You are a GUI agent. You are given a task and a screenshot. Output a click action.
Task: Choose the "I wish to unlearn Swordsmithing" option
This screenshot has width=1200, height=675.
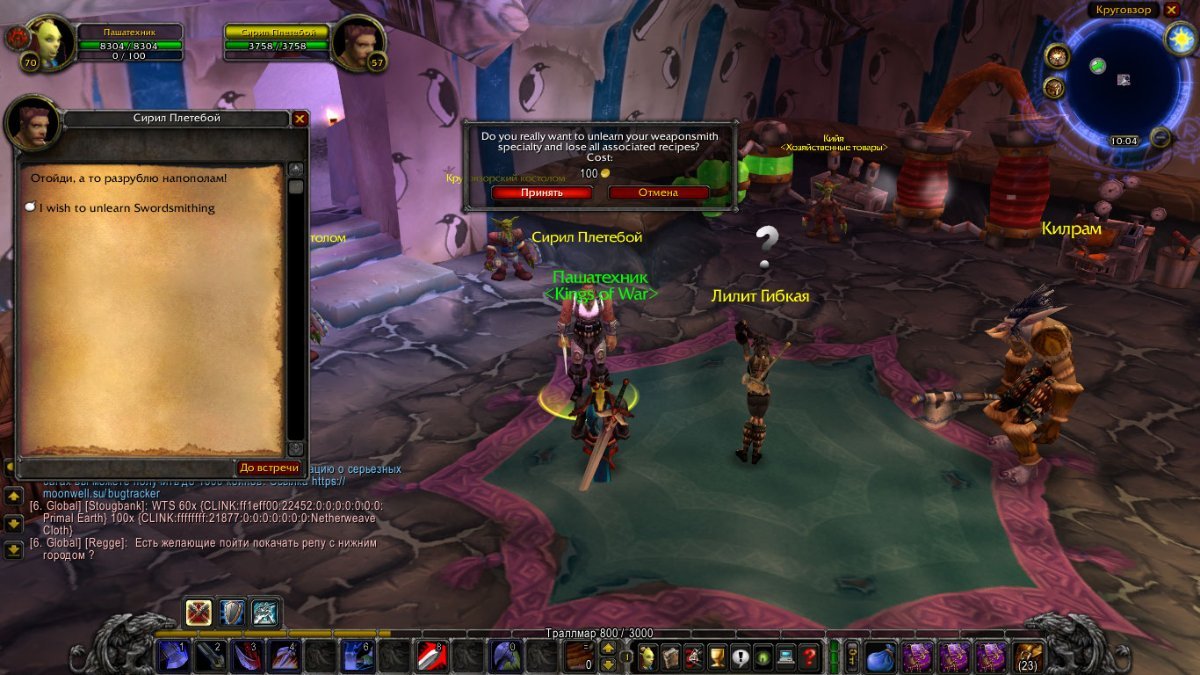click(x=126, y=208)
